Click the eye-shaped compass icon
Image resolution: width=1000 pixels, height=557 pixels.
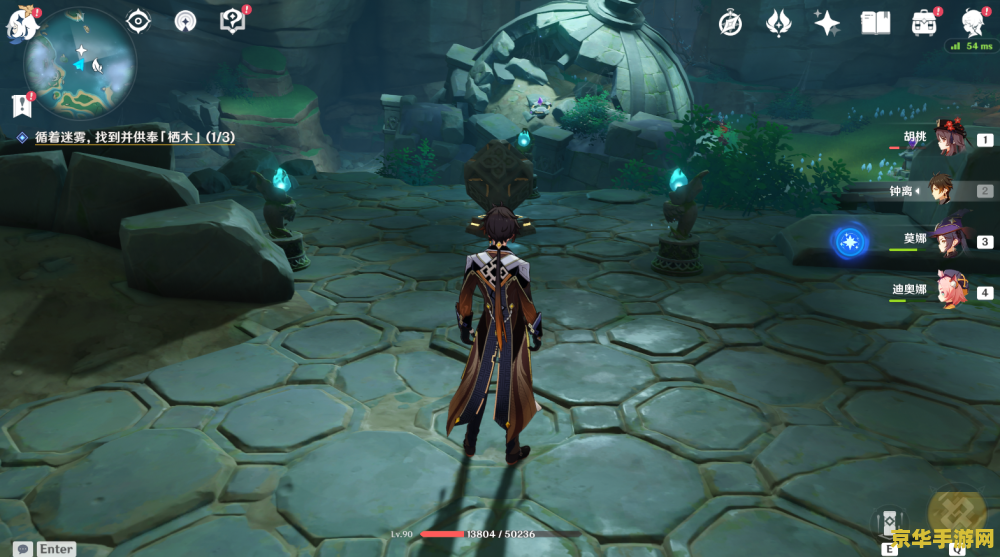tap(138, 20)
